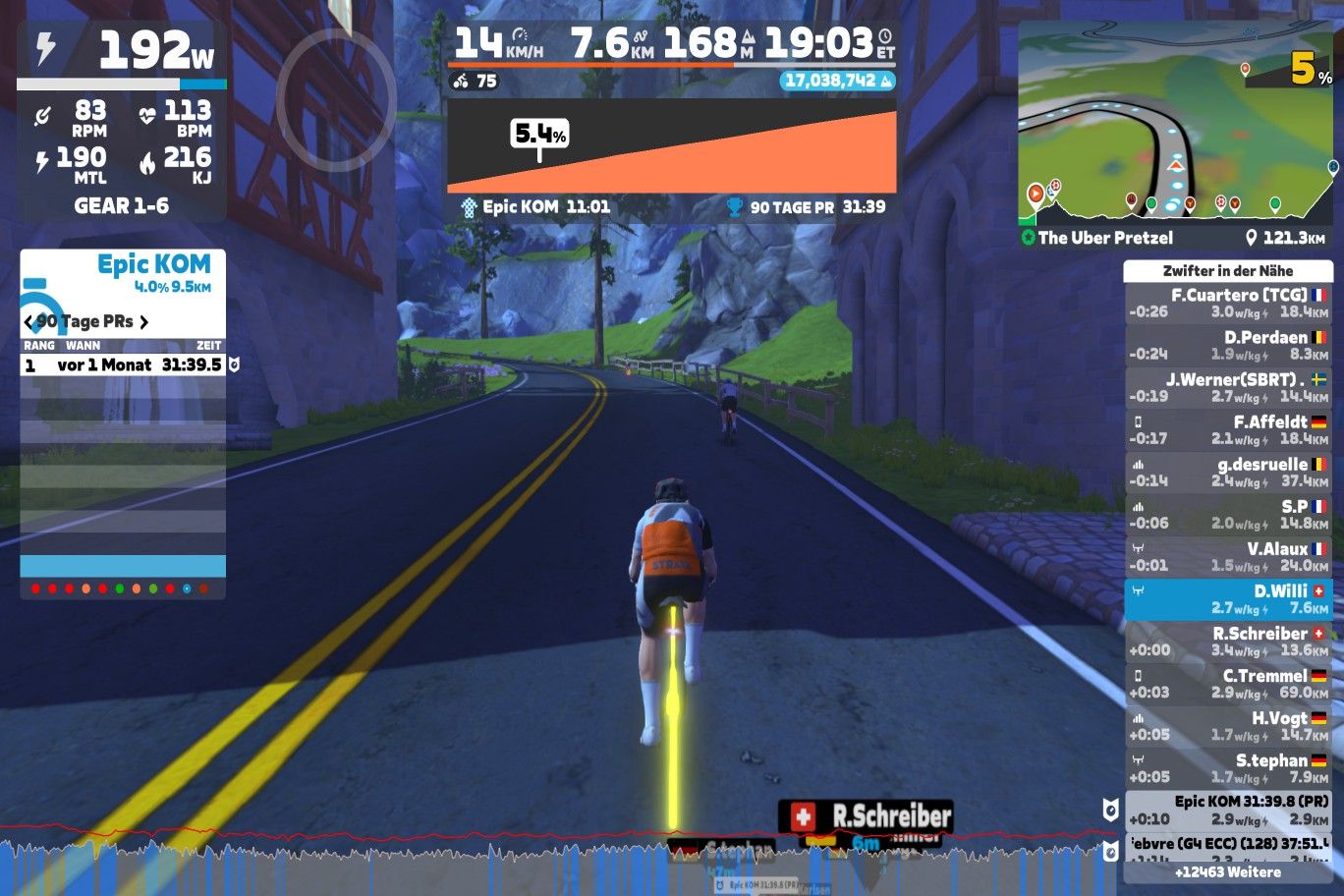The image size is (1344, 896).
Task: Show next leaderboard after 90 Tage PRs
Action: (144, 321)
